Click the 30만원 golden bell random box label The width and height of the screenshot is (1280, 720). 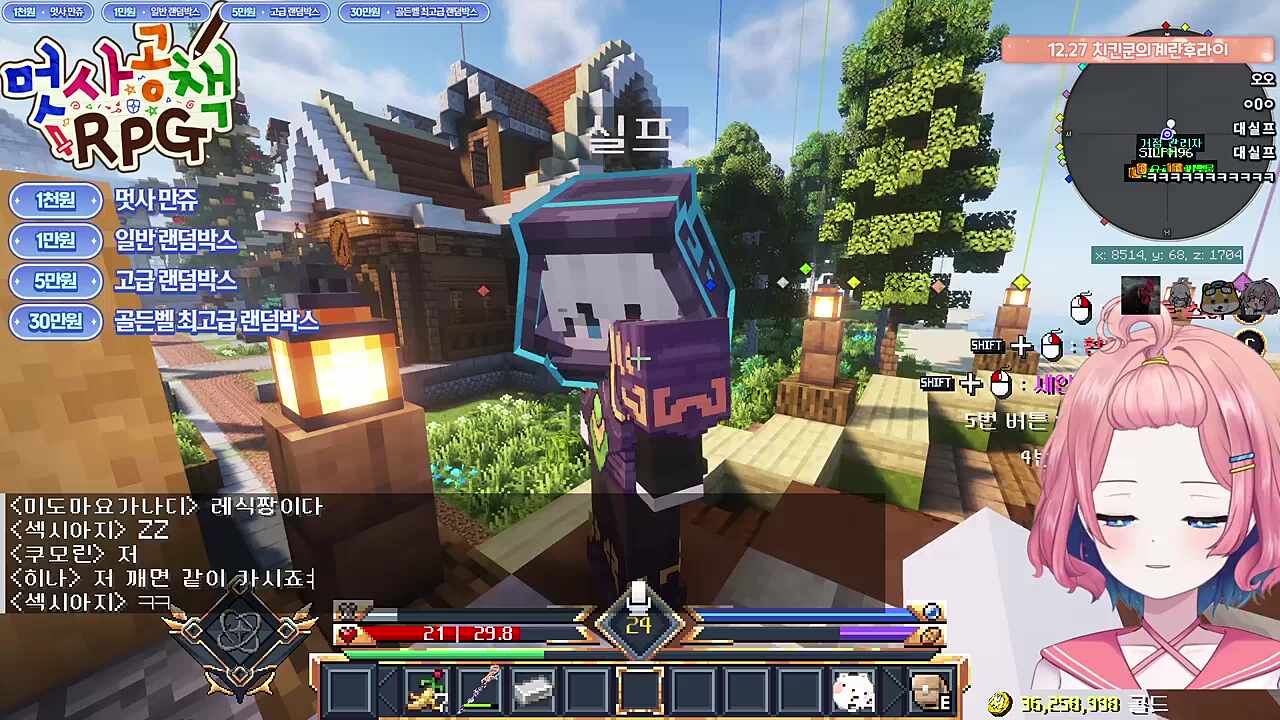tap(163, 321)
